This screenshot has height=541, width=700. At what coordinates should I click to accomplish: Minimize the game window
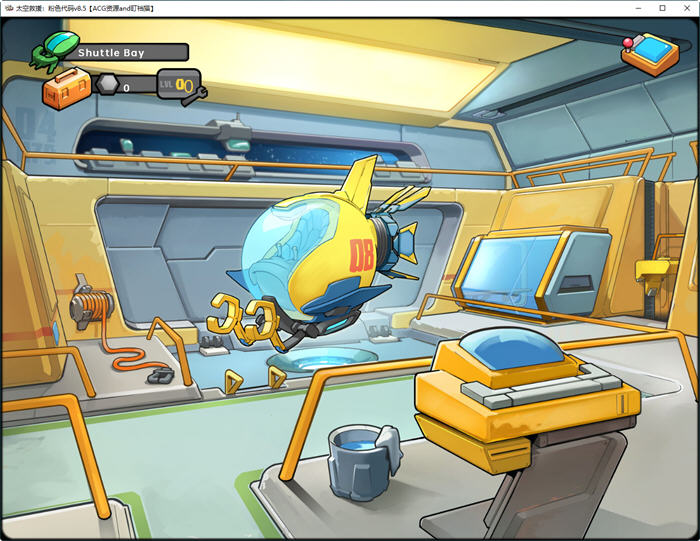(638, 8)
